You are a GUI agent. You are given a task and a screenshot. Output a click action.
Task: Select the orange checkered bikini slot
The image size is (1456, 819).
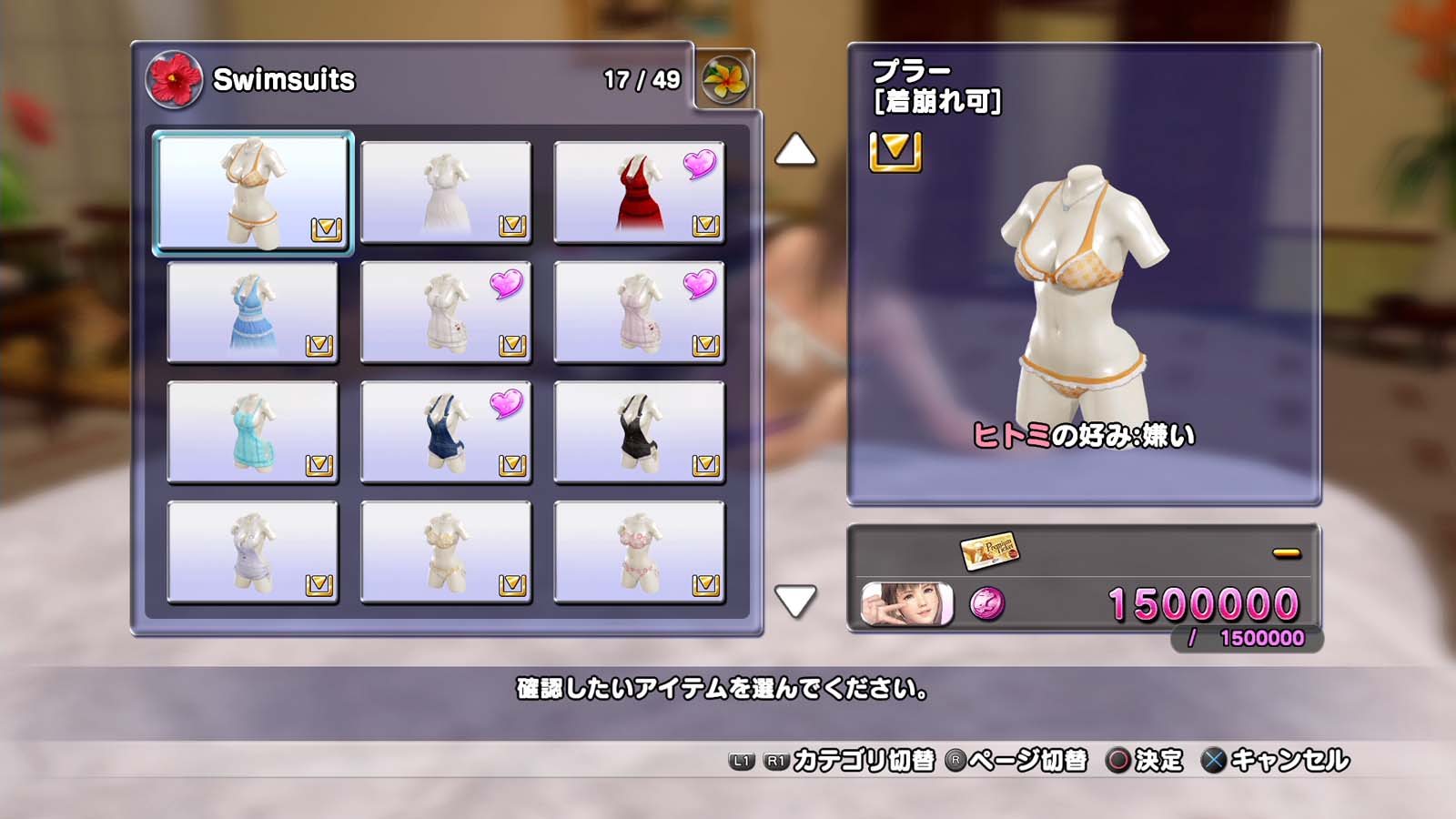pos(253,193)
